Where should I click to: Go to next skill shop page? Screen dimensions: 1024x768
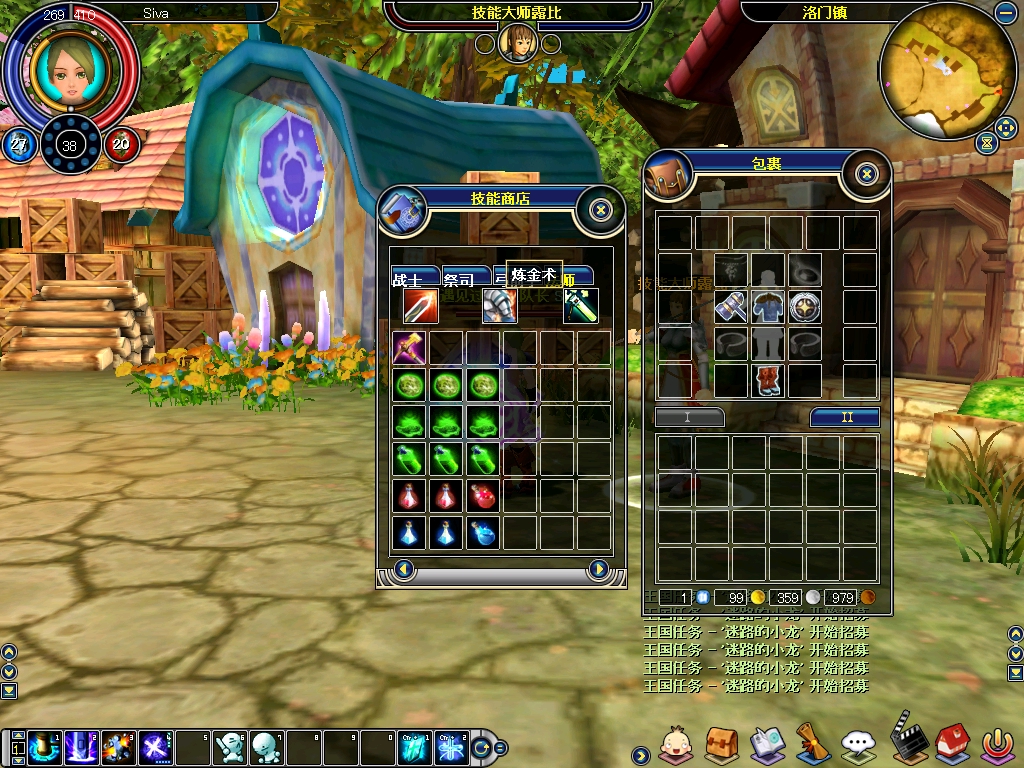point(598,569)
